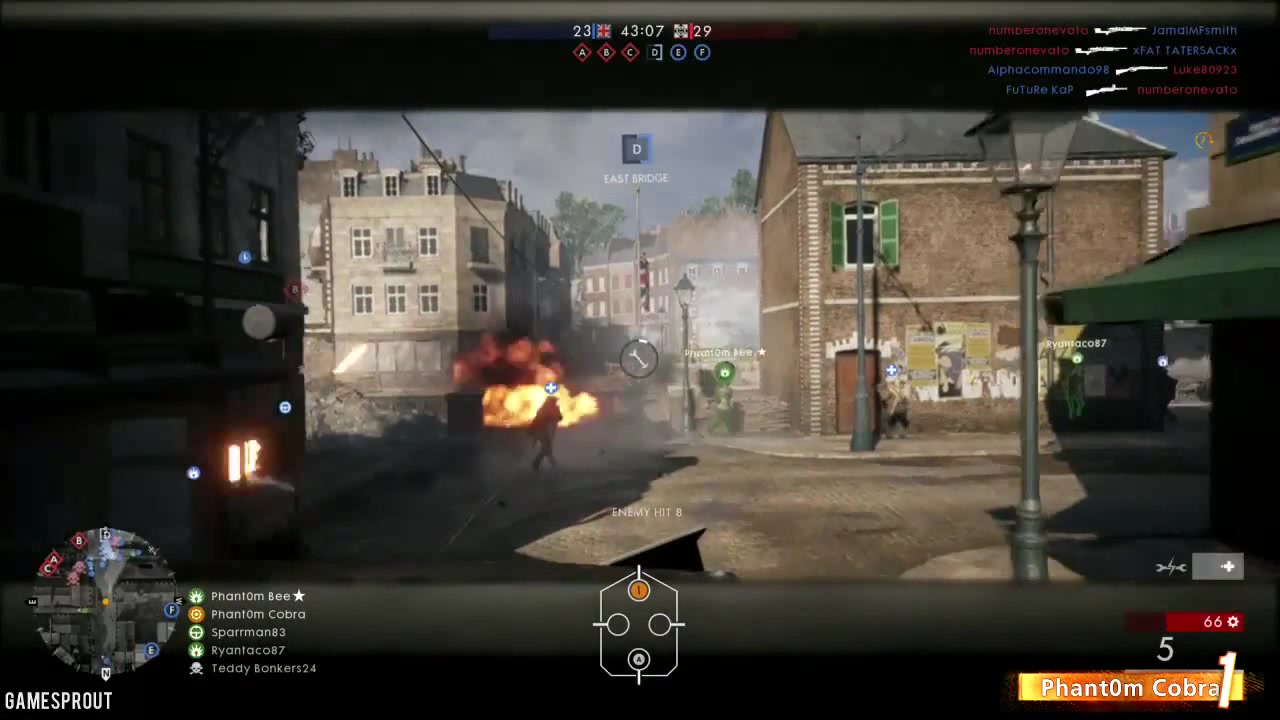Select the highlighted shell weapon slot
This screenshot has height=720, width=1280.
tap(1218, 567)
